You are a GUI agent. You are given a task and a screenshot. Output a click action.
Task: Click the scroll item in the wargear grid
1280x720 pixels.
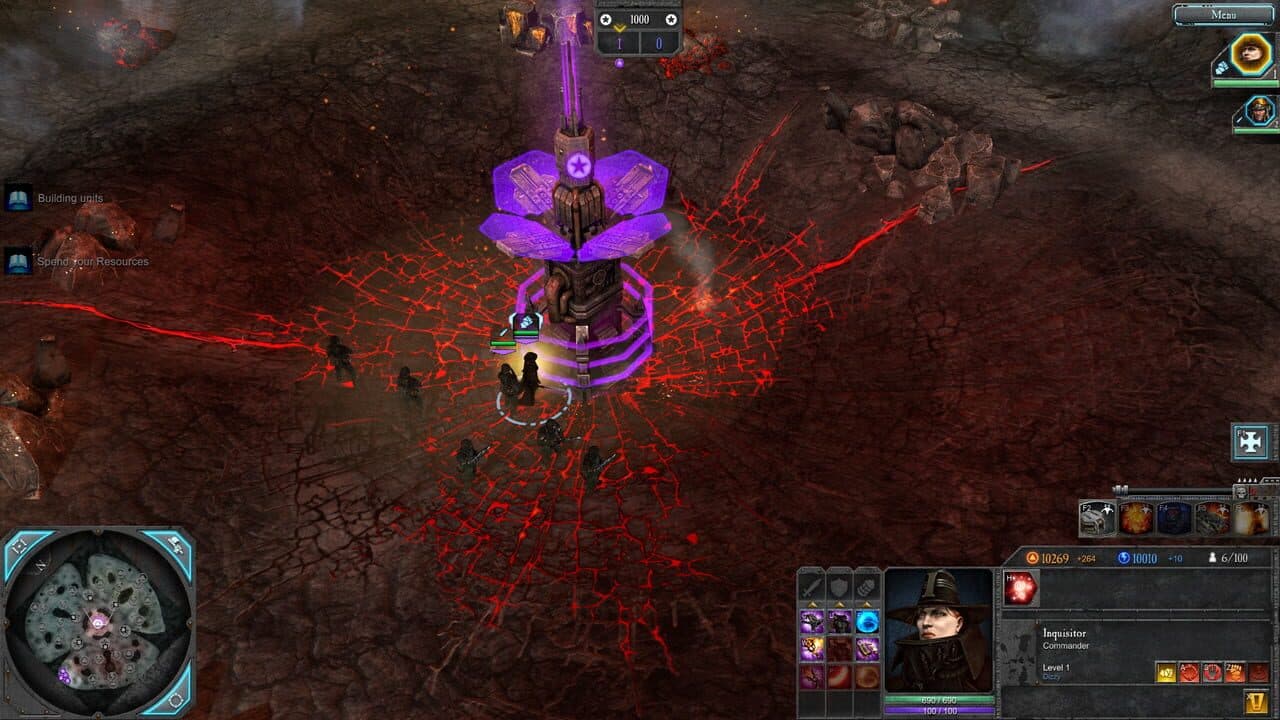pyautogui.click(x=868, y=649)
